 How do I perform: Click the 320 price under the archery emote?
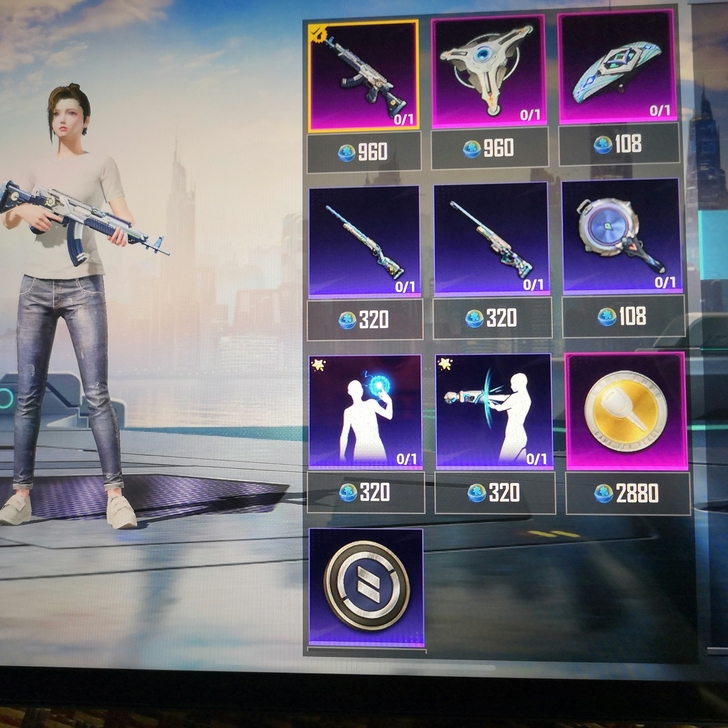[x=492, y=493]
